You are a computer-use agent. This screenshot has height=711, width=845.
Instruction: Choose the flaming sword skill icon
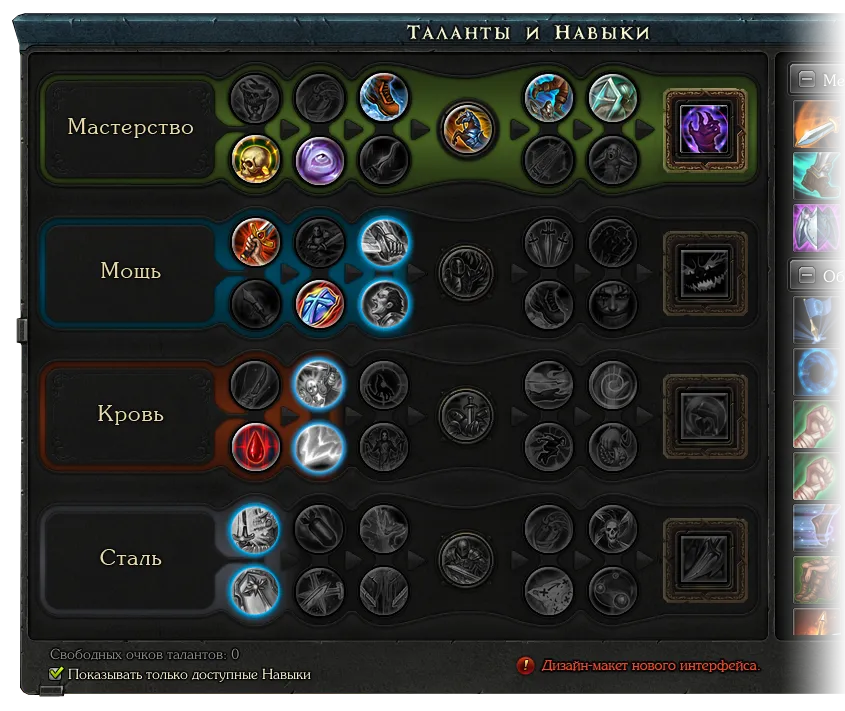pyautogui.click(x=817, y=125)
